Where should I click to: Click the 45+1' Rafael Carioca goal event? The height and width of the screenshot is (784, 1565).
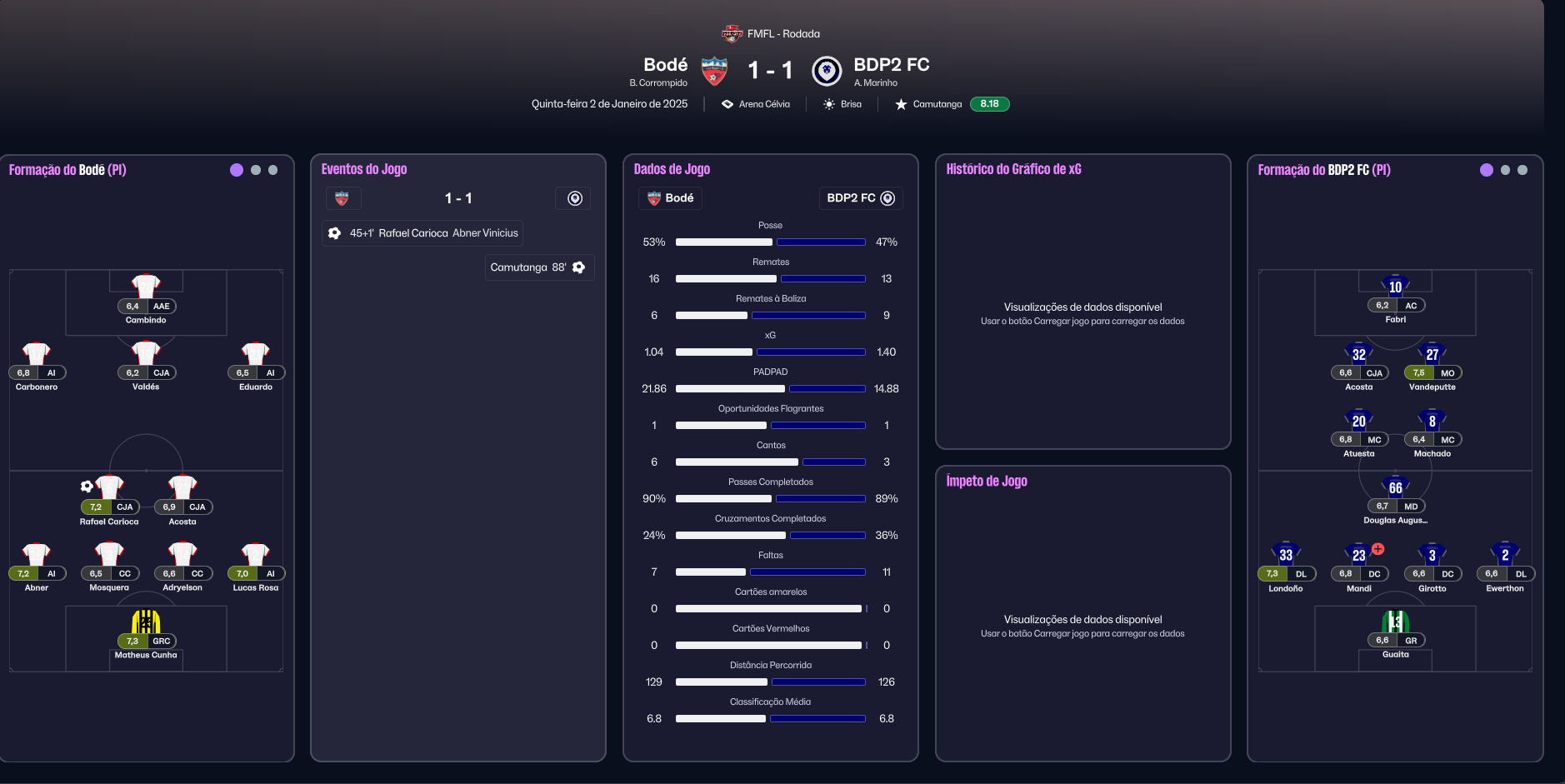coord(422,233)
